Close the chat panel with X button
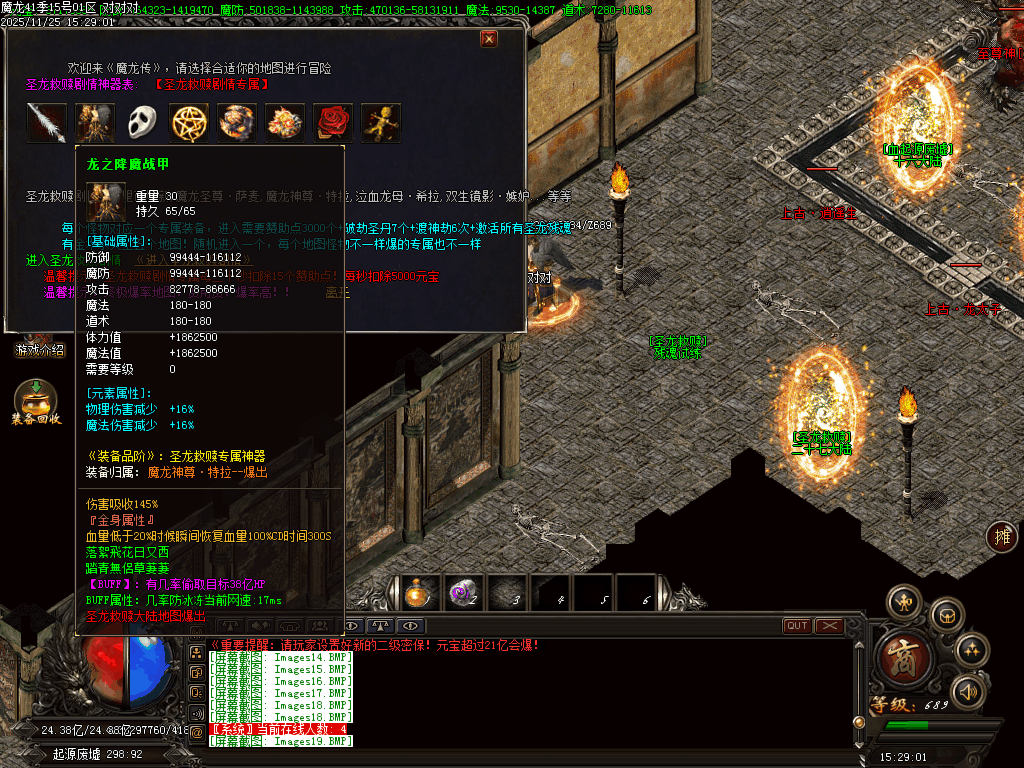This screenshot has width=1024, height=768. pyautogui.click(x=829, y=626)
